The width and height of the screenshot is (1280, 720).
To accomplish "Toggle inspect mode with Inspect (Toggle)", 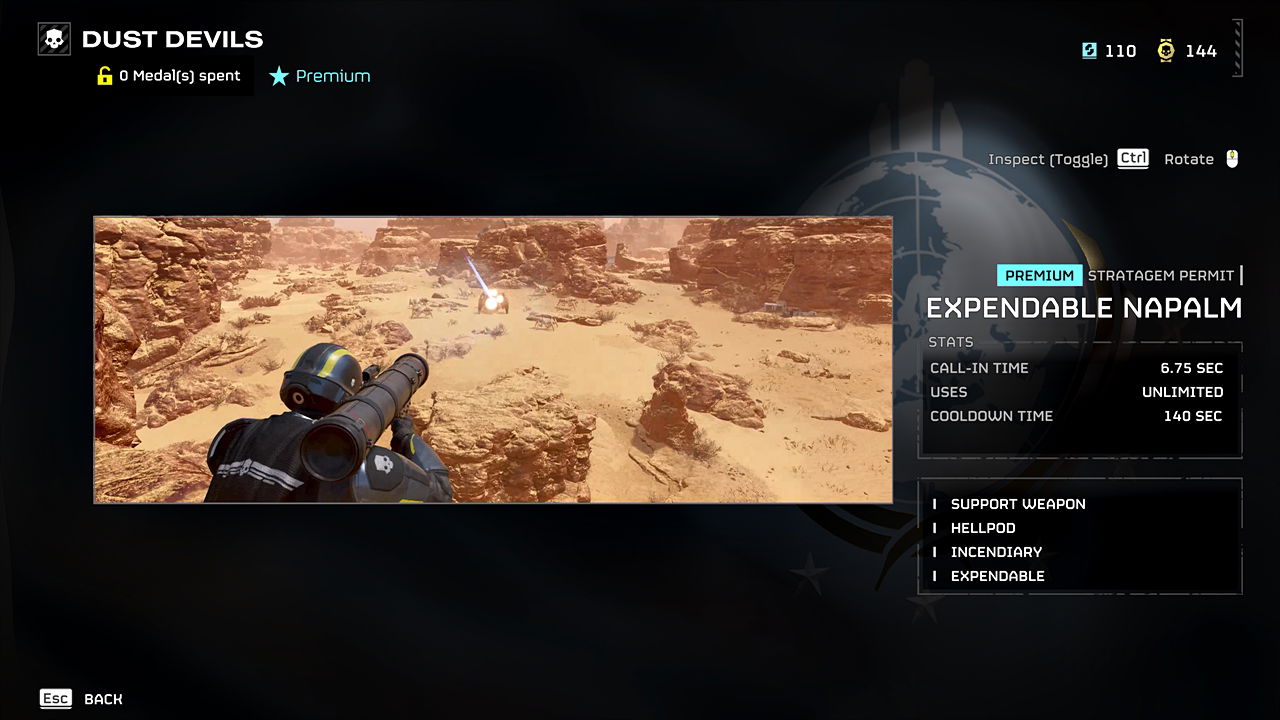I will click(1048, 158).
